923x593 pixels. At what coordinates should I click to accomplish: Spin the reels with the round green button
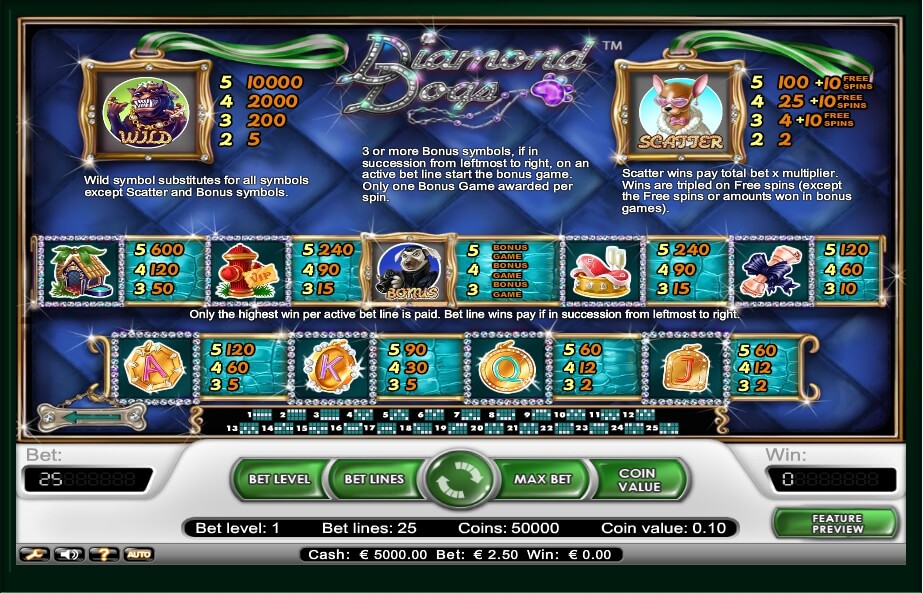(460, 479)
